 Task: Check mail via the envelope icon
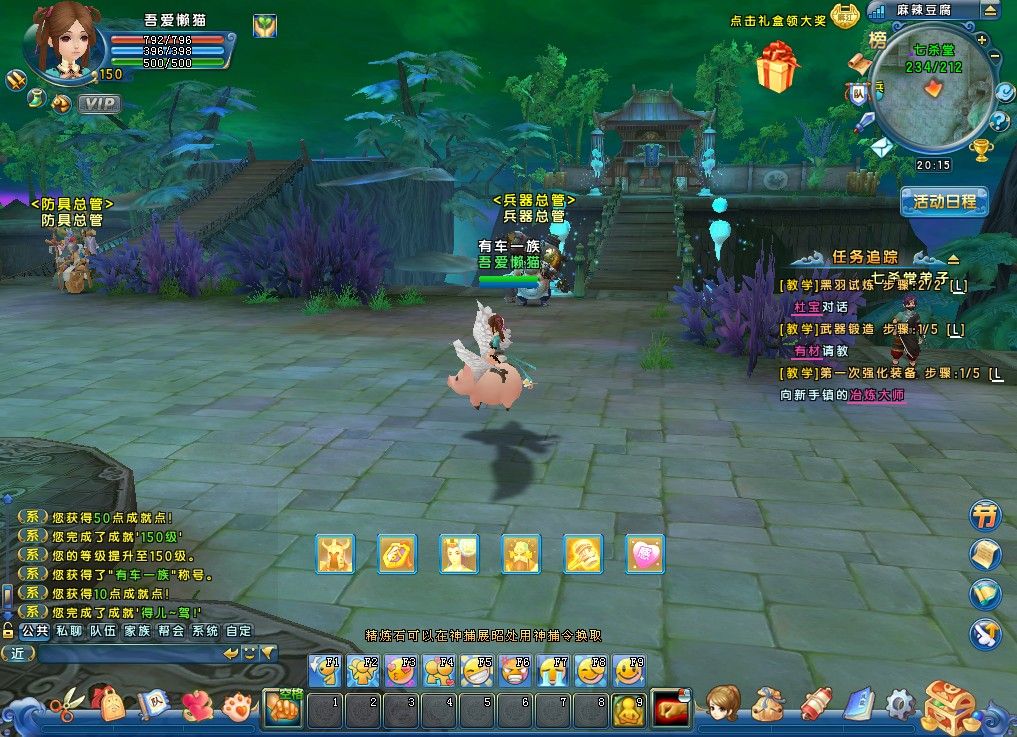pyautogui.click(x=880, y=148)
